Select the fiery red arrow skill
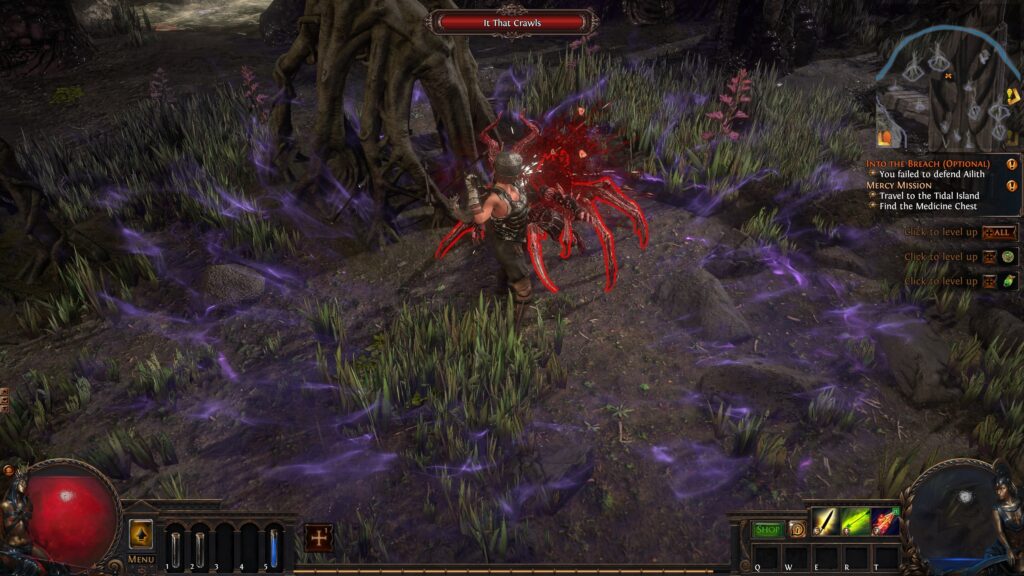The height and width of the screenshot is (576, 1024). tap(884, 521)
